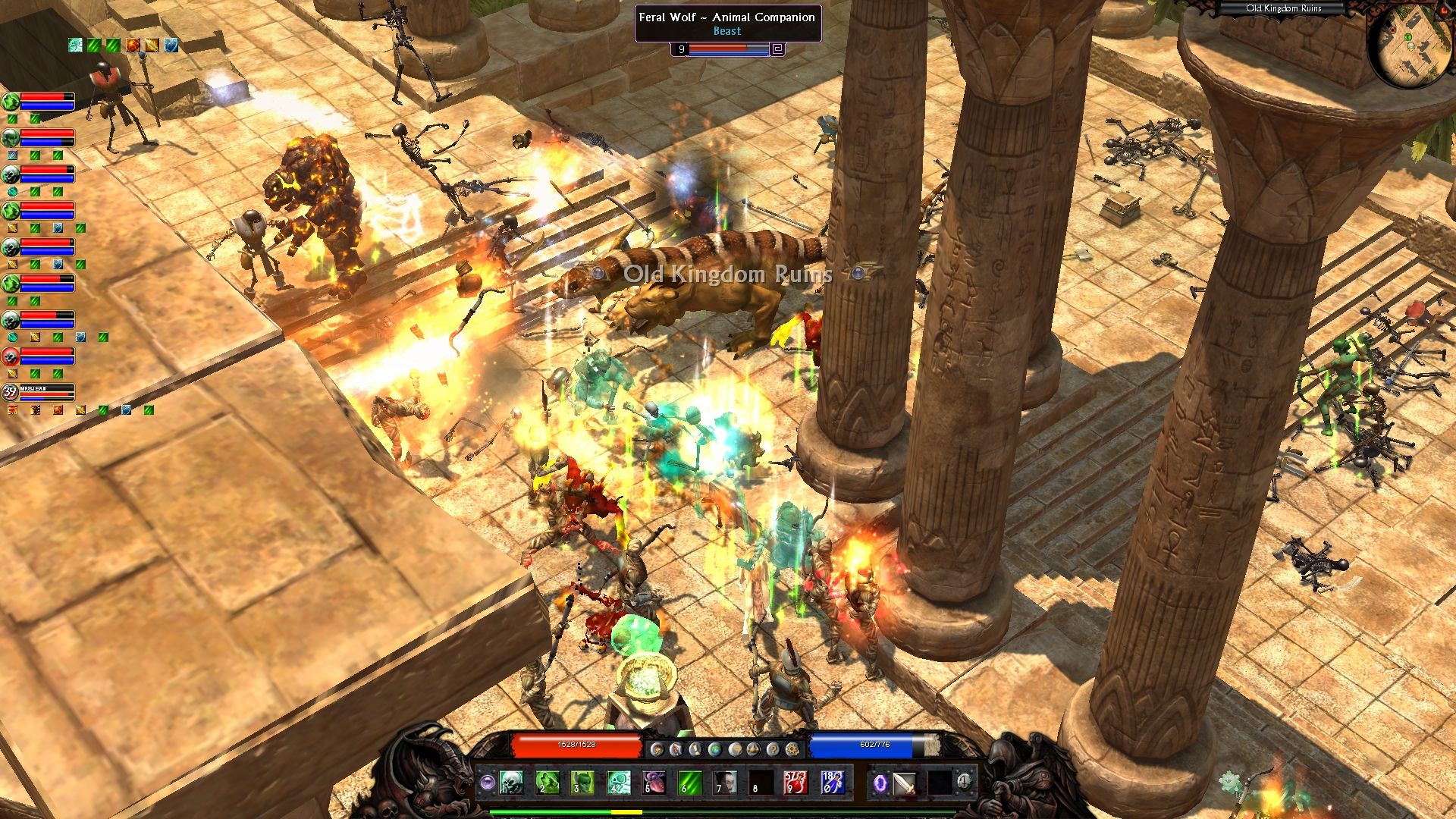
Task: Drink a blue mana potion
Action: tap(831, 782)
